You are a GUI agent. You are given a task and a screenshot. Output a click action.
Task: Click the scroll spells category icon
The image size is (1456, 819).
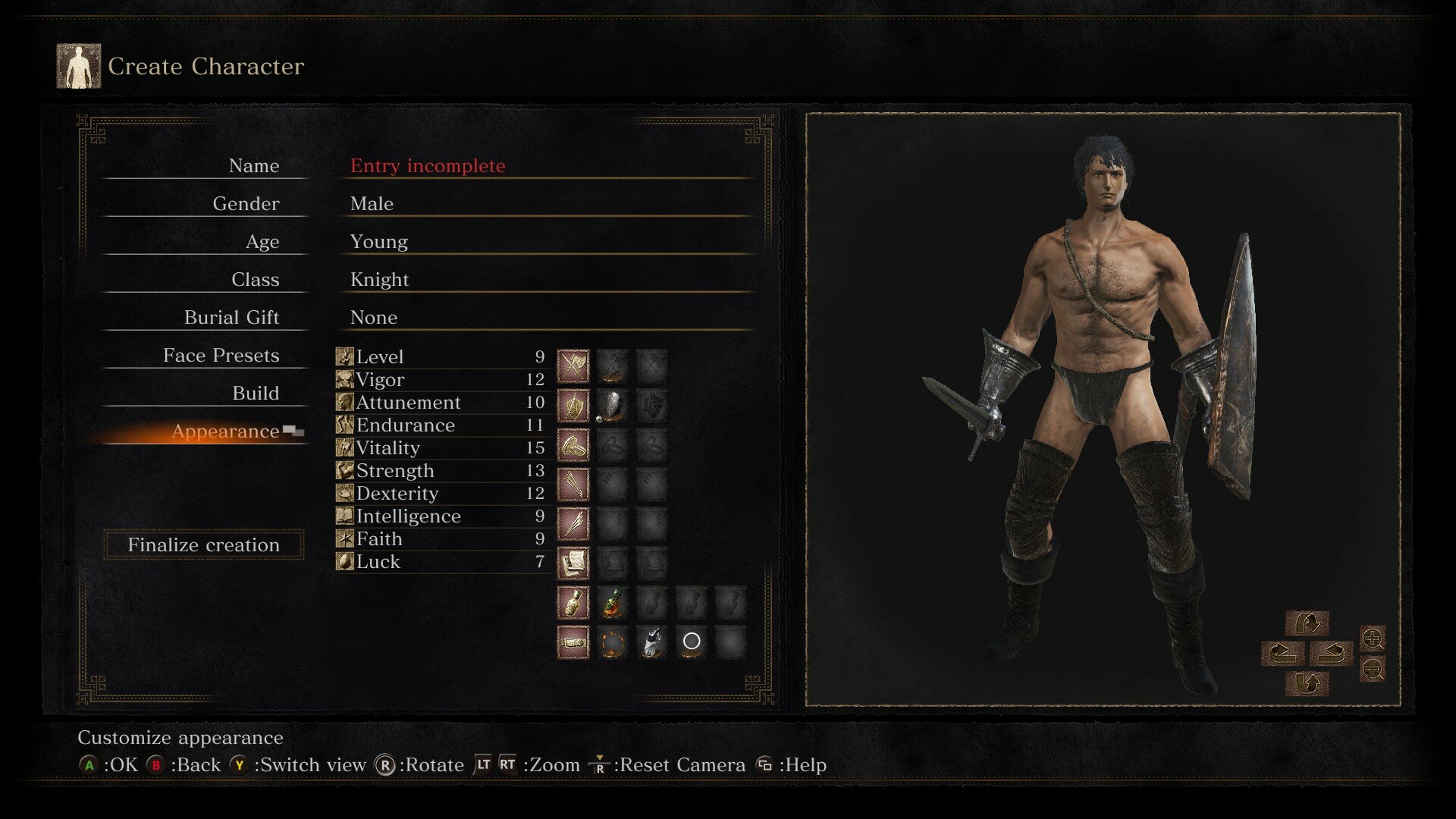pyautogui.click(x=573, y=563)
